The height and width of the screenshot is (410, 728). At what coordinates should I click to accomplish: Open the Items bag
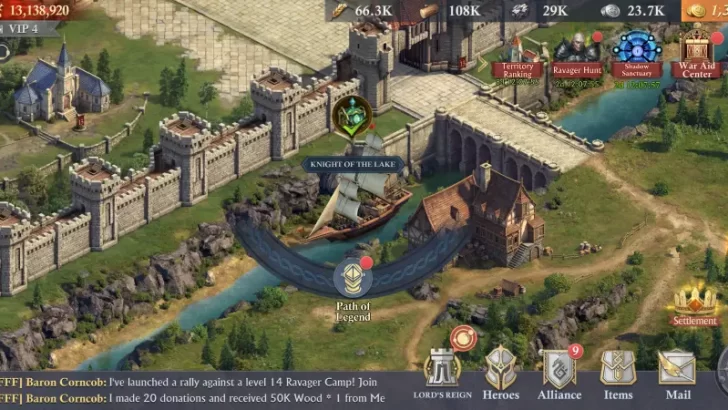[618, 372]
